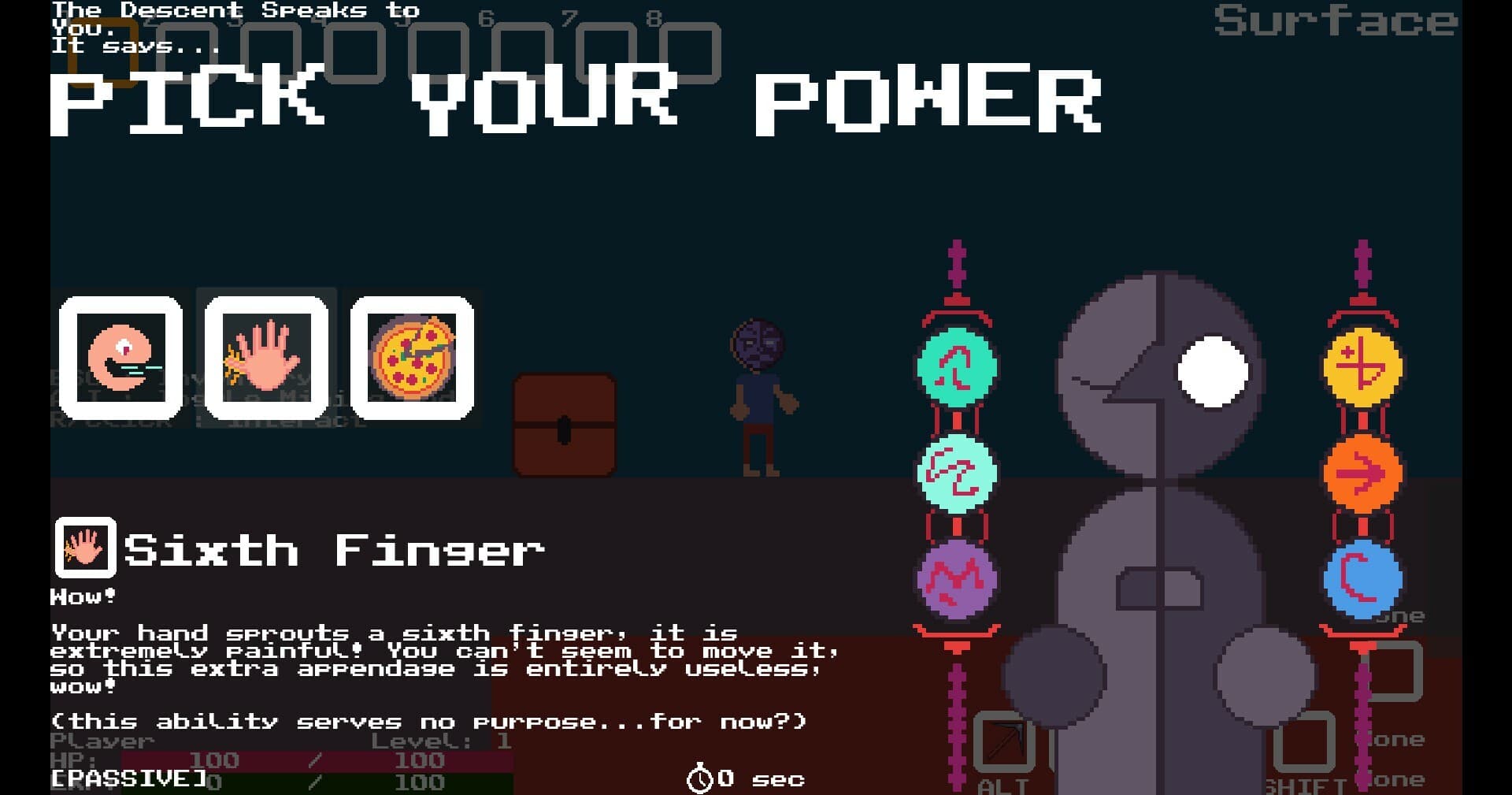
Task: Click the Pick Your Power heading
Action: click(575, 102)
